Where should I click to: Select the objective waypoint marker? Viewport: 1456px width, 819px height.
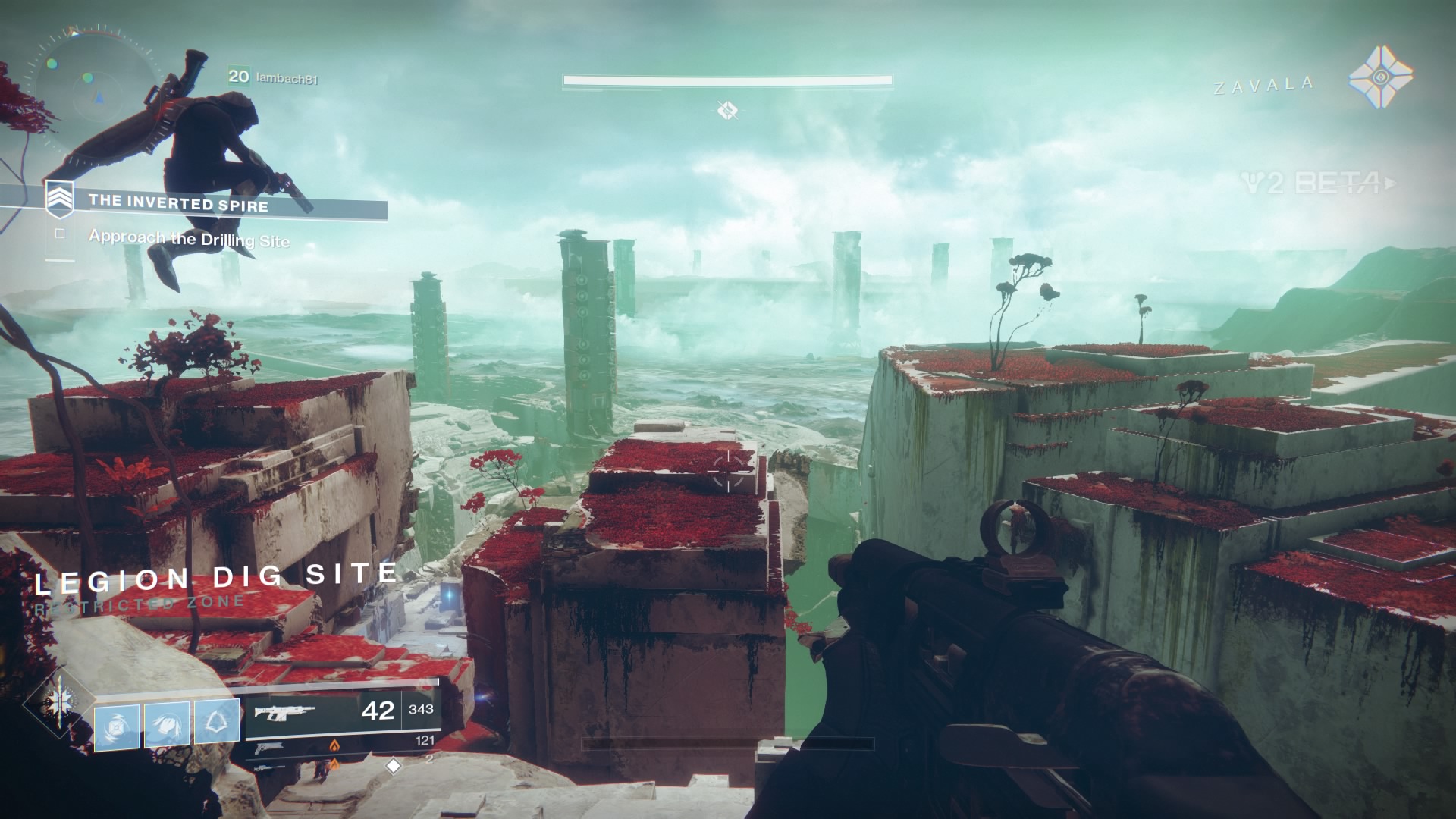[727, 111]
